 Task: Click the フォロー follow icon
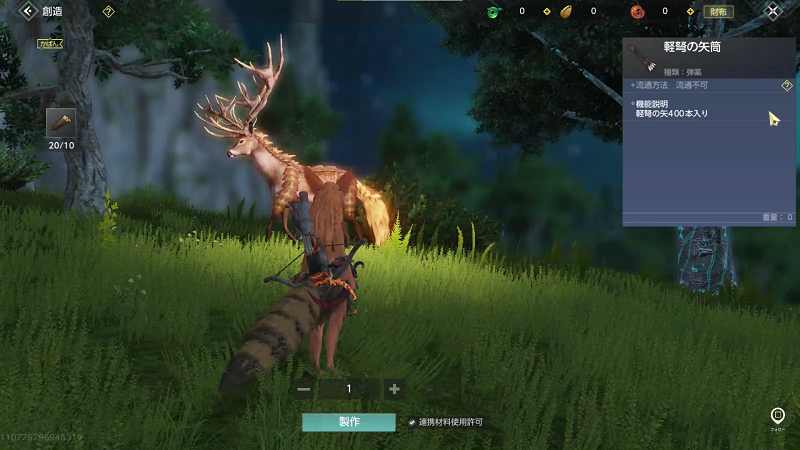click(778, 416)
